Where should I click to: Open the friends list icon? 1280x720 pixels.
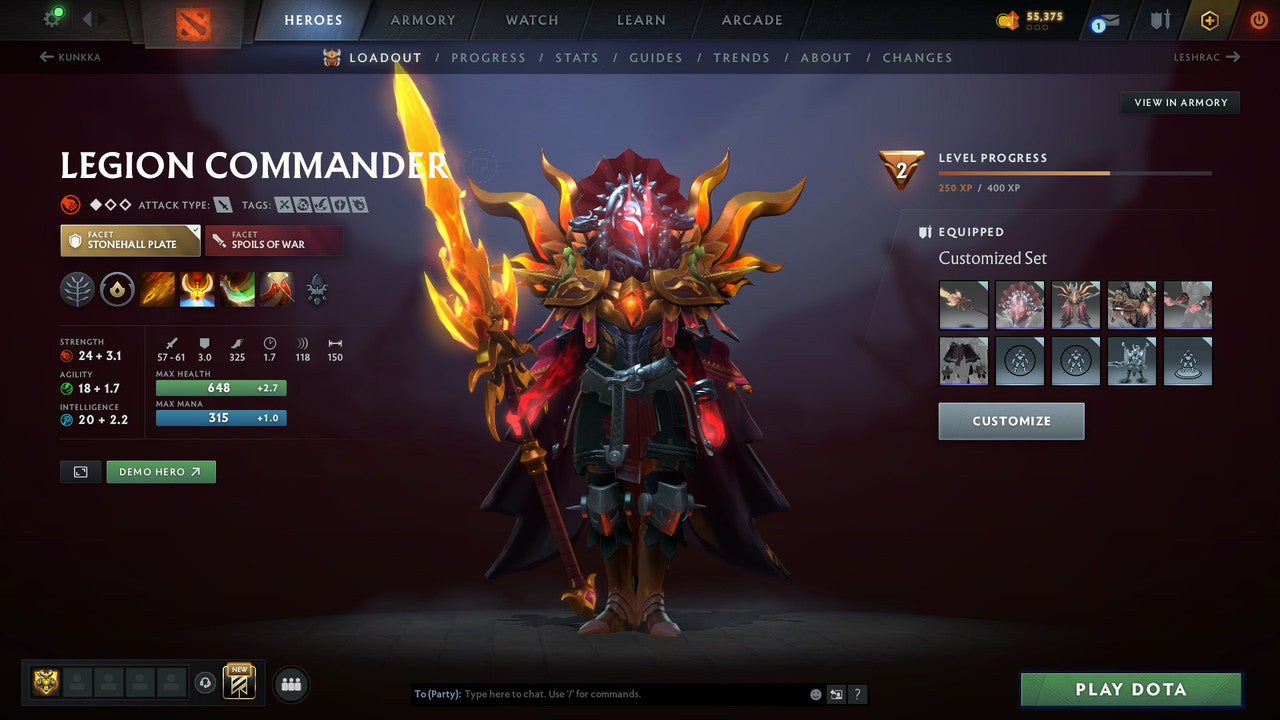coord(290,683)
